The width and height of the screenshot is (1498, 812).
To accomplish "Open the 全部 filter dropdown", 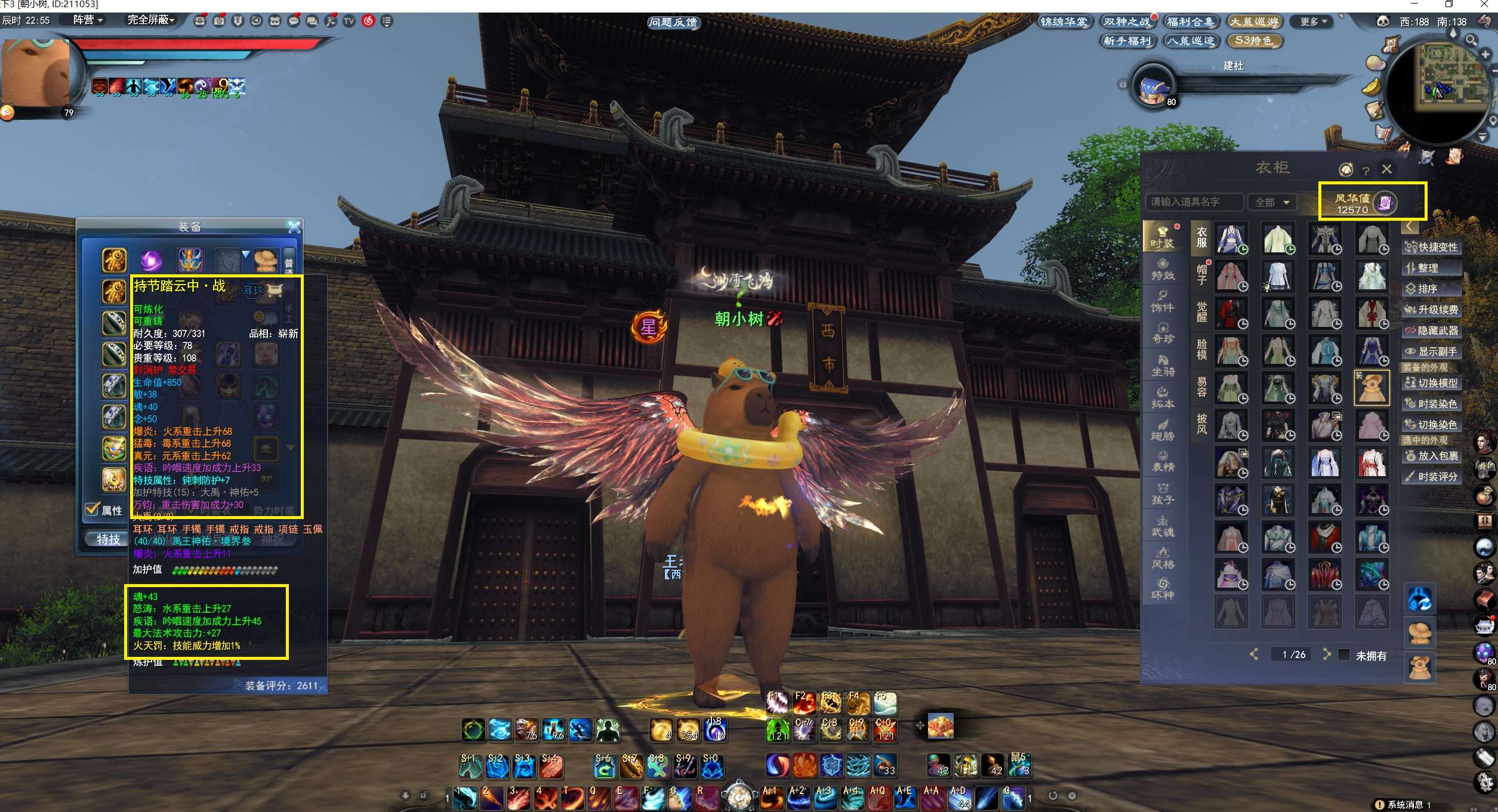I will coord(1272,202).
